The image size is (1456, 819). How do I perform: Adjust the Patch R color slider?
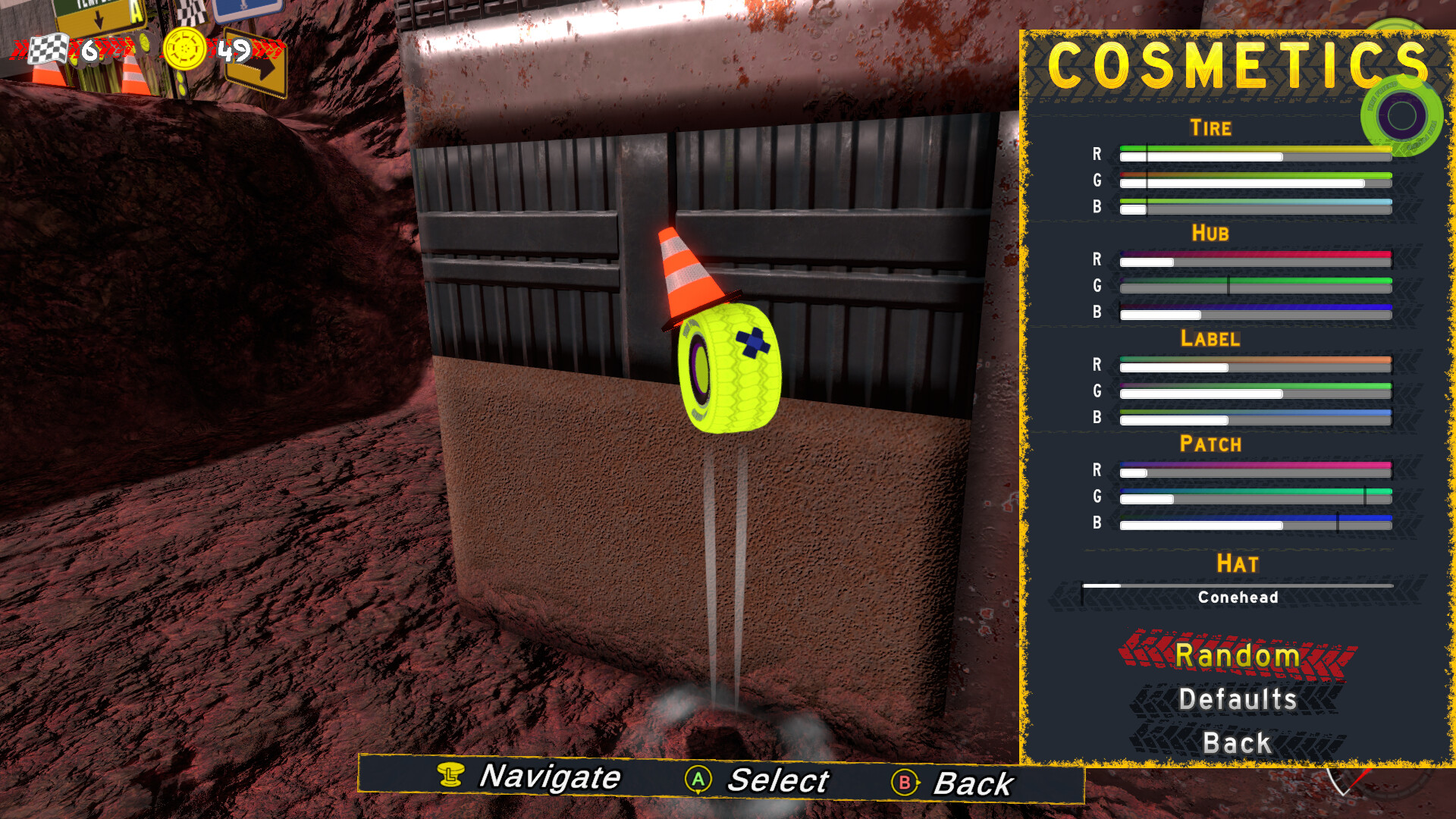(1255, 471)
